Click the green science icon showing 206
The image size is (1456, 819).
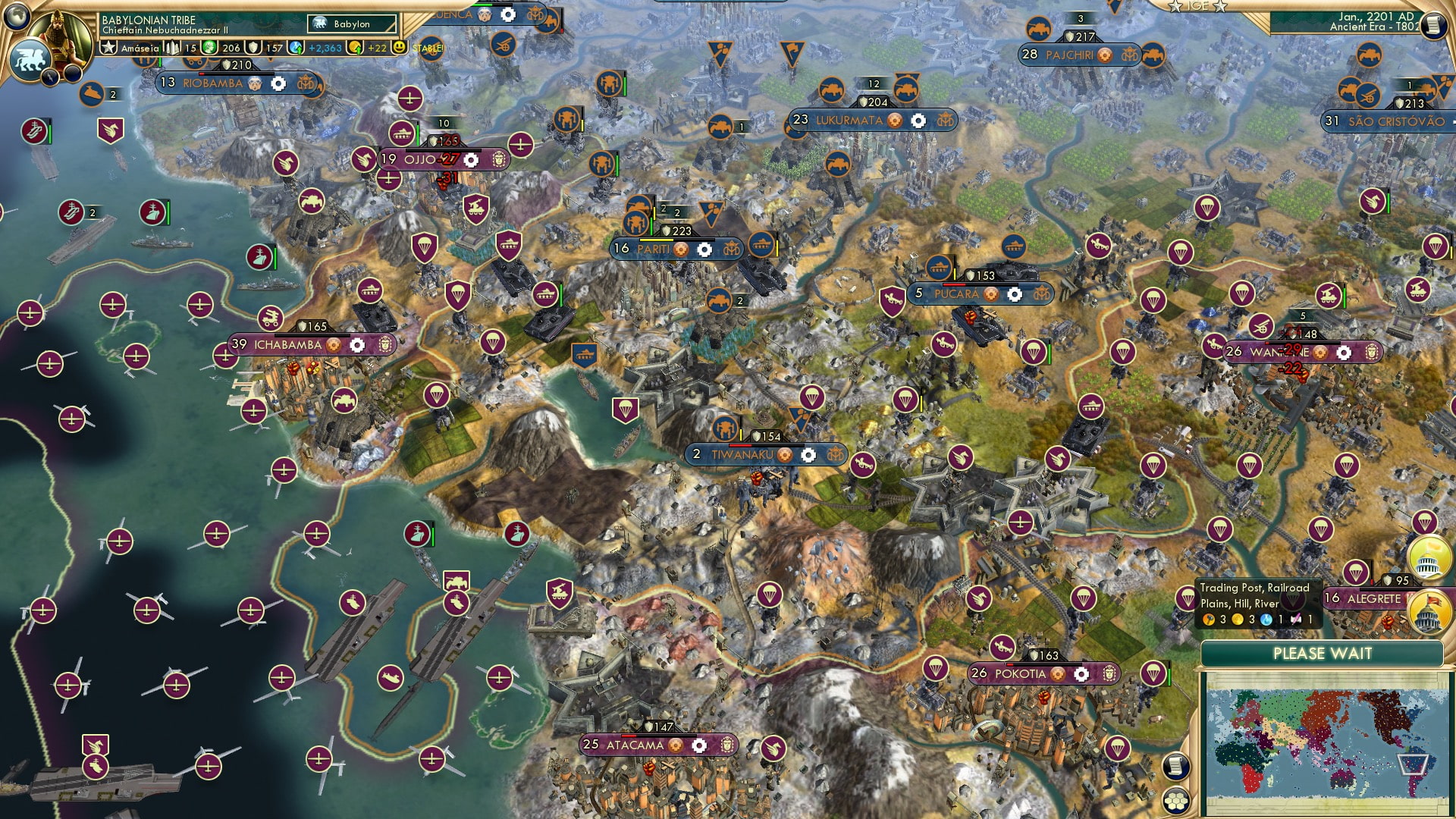click(209, 48)
